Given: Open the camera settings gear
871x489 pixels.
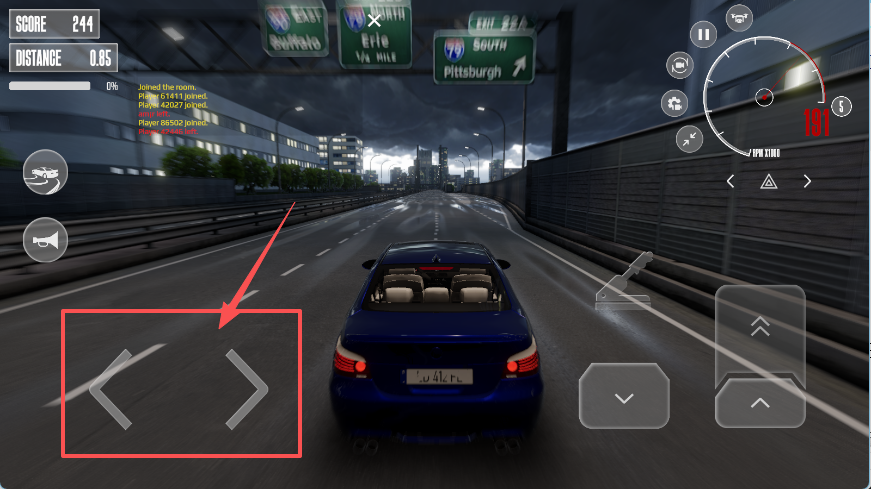Looking at the screenshot, I should tap(675, 103).
